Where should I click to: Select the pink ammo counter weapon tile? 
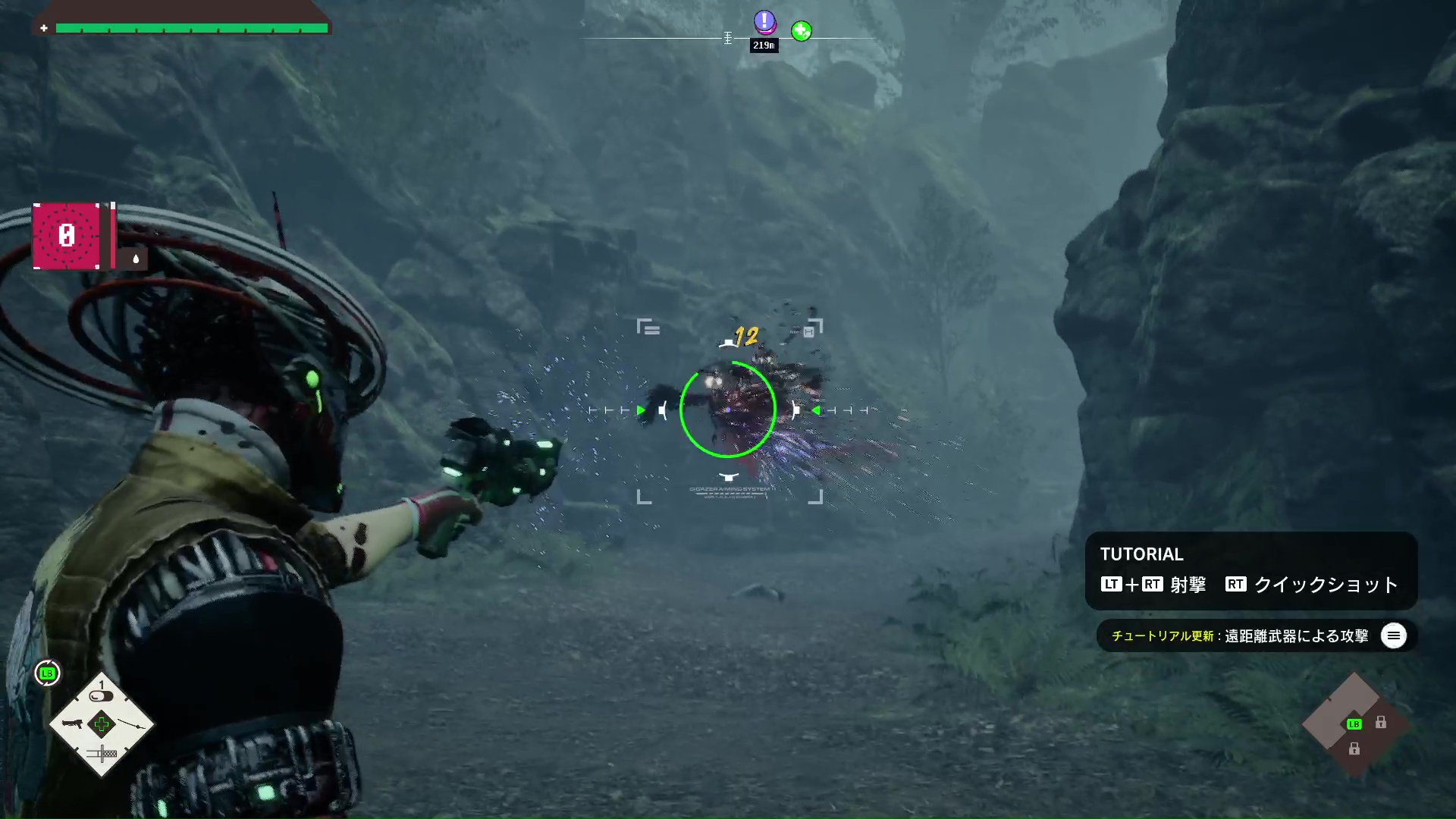(67, 236)
